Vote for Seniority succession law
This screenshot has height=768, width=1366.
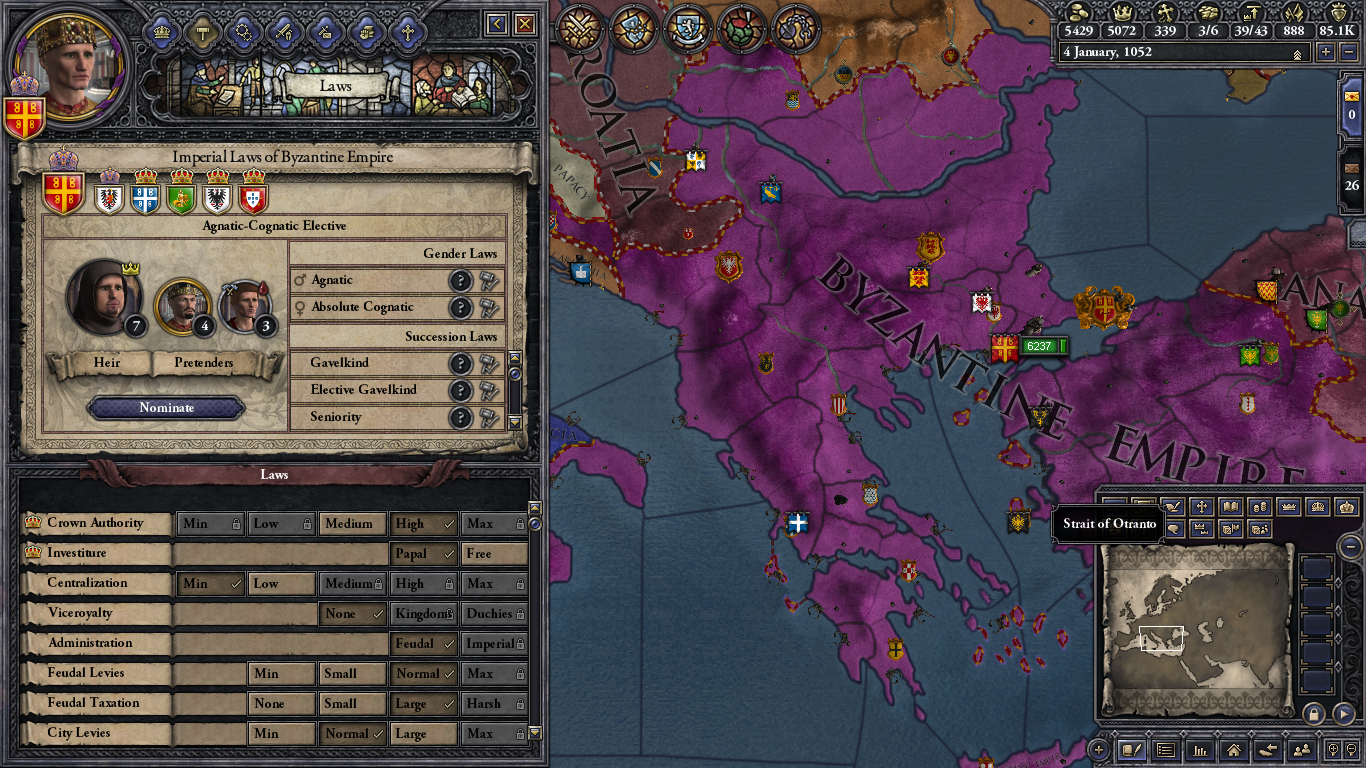coord(489,418)
